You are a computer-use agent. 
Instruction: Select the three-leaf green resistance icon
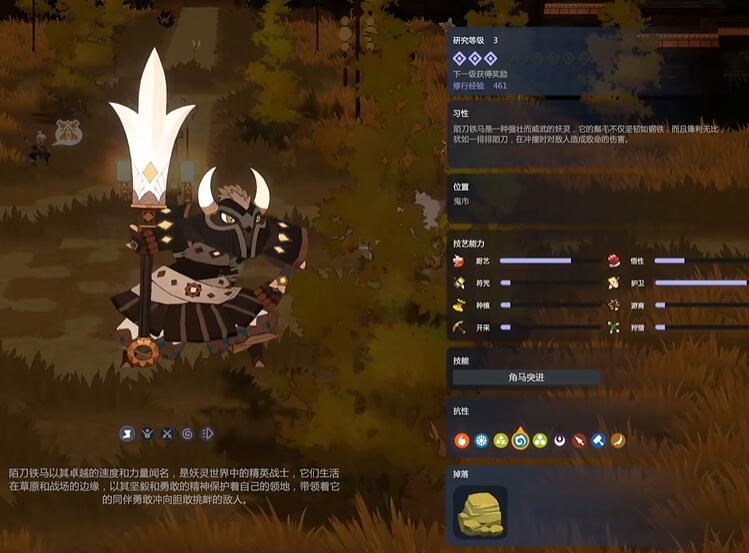click(x=540, y=440)
